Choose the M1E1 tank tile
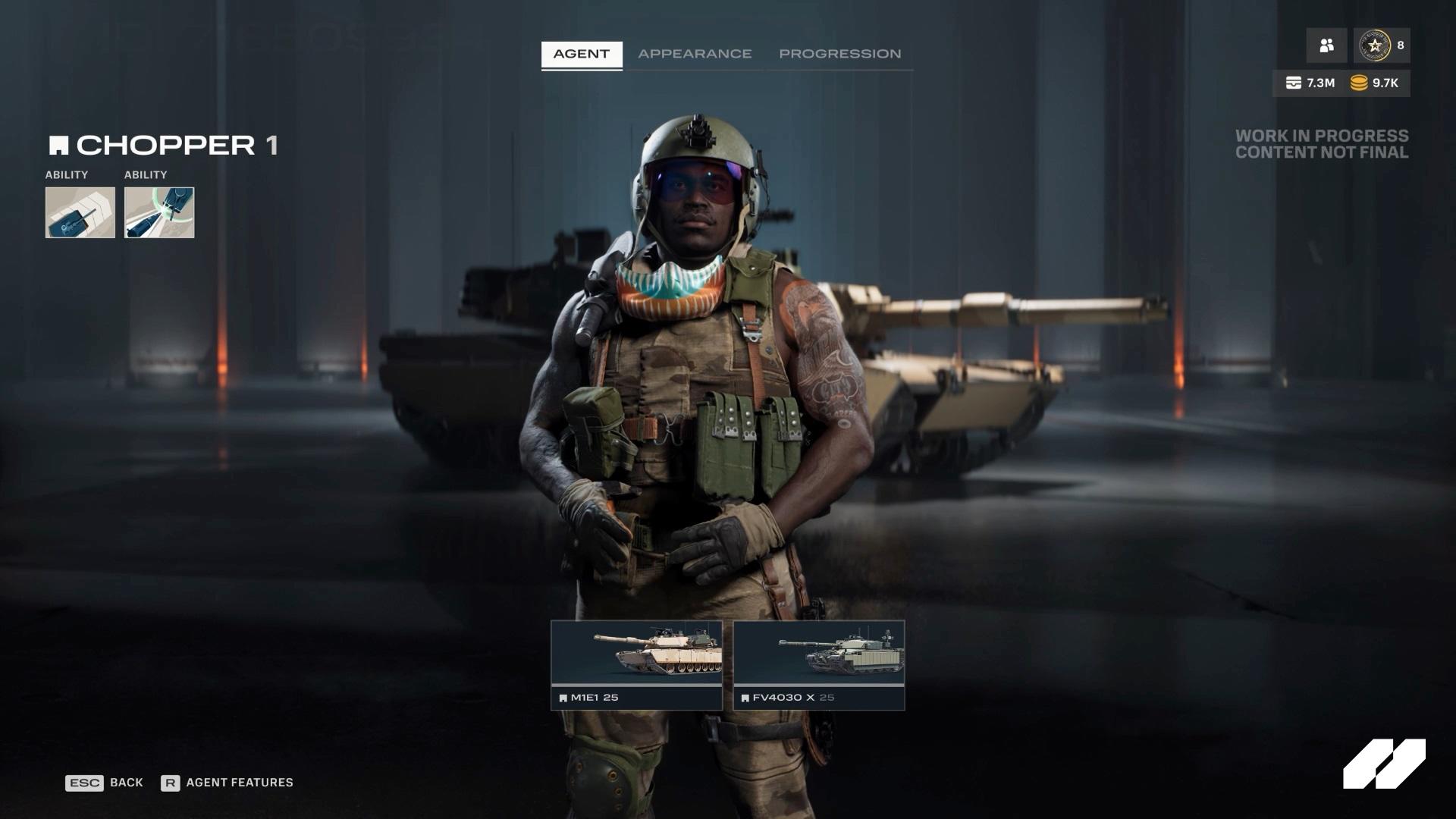The image size is (1456, 819). [x=636, y=665]
